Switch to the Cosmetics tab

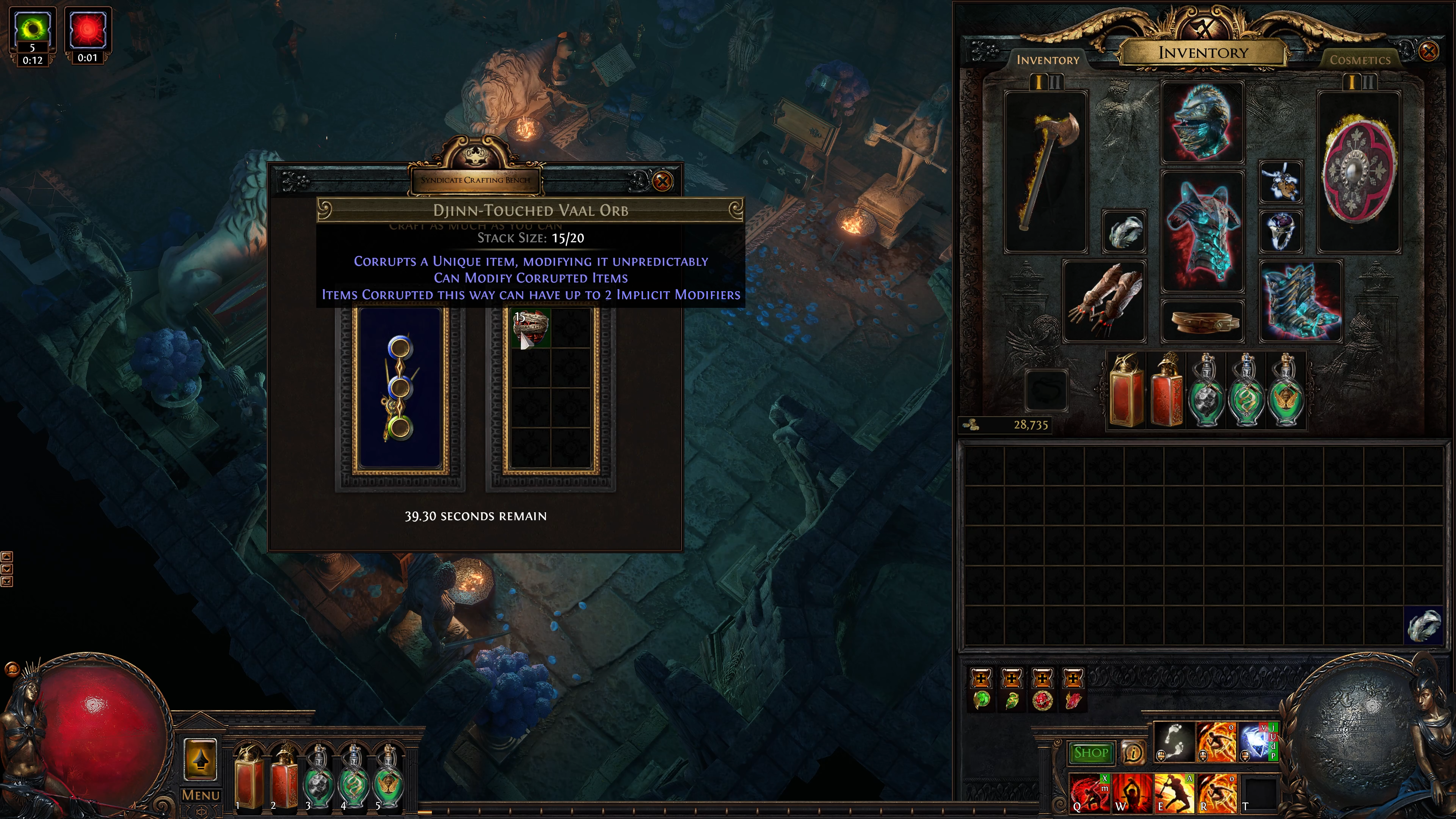point(1359,60)
